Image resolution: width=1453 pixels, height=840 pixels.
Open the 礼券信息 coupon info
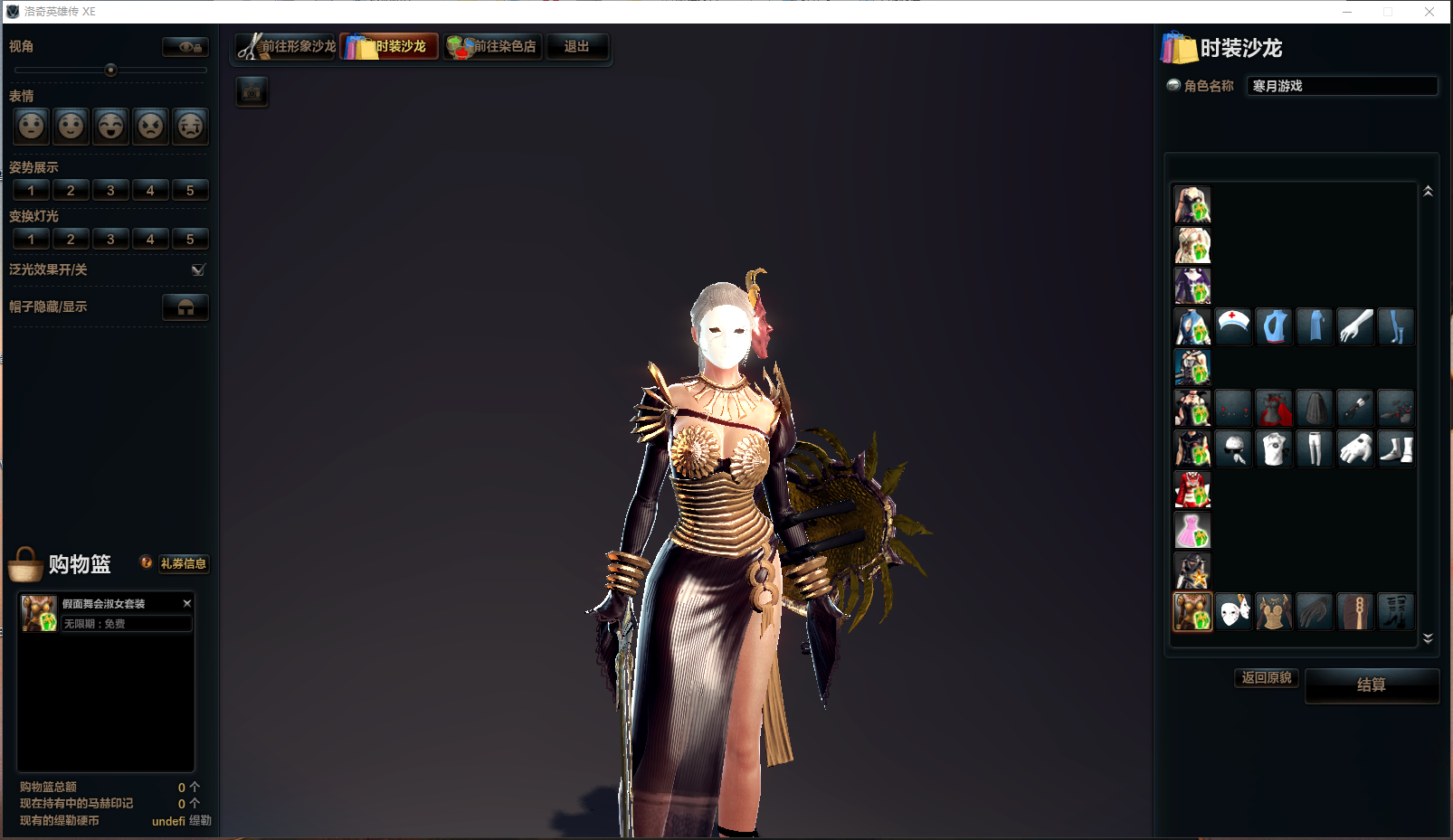pyautogui.click(x=183, y=563)
